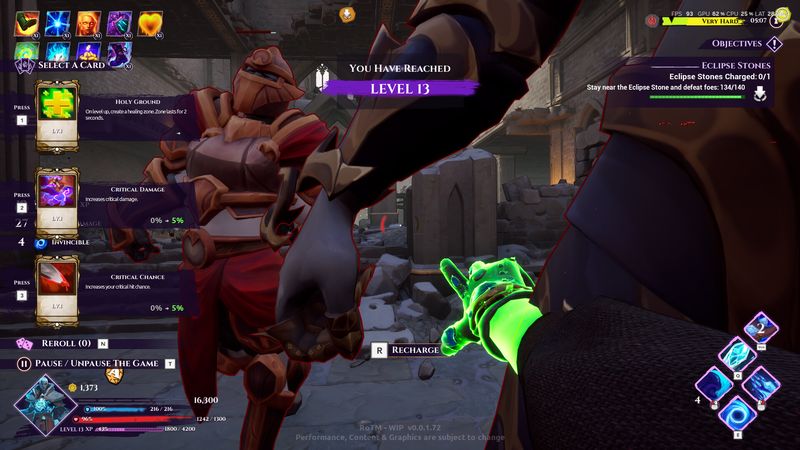Viewport: 800px width, 450px height.
Task: Pick the Critical Chance card
Action: tap(58, 286)
